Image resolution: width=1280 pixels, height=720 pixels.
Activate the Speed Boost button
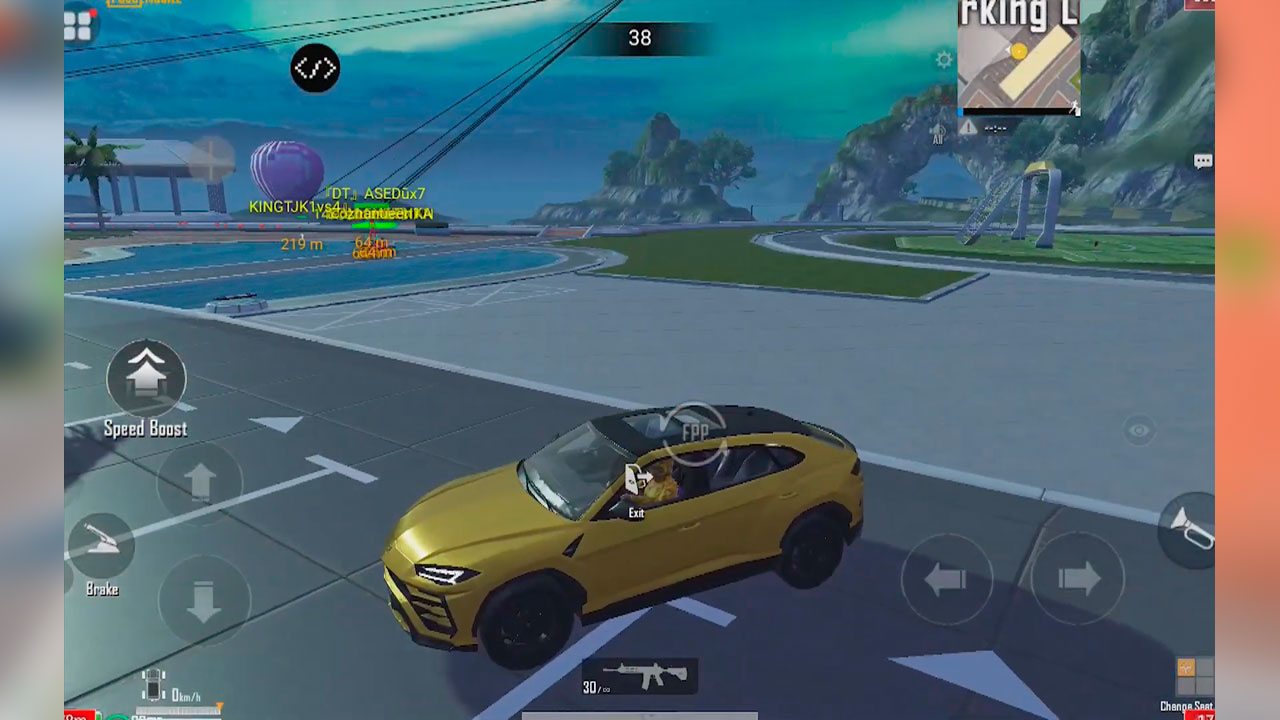146,378
